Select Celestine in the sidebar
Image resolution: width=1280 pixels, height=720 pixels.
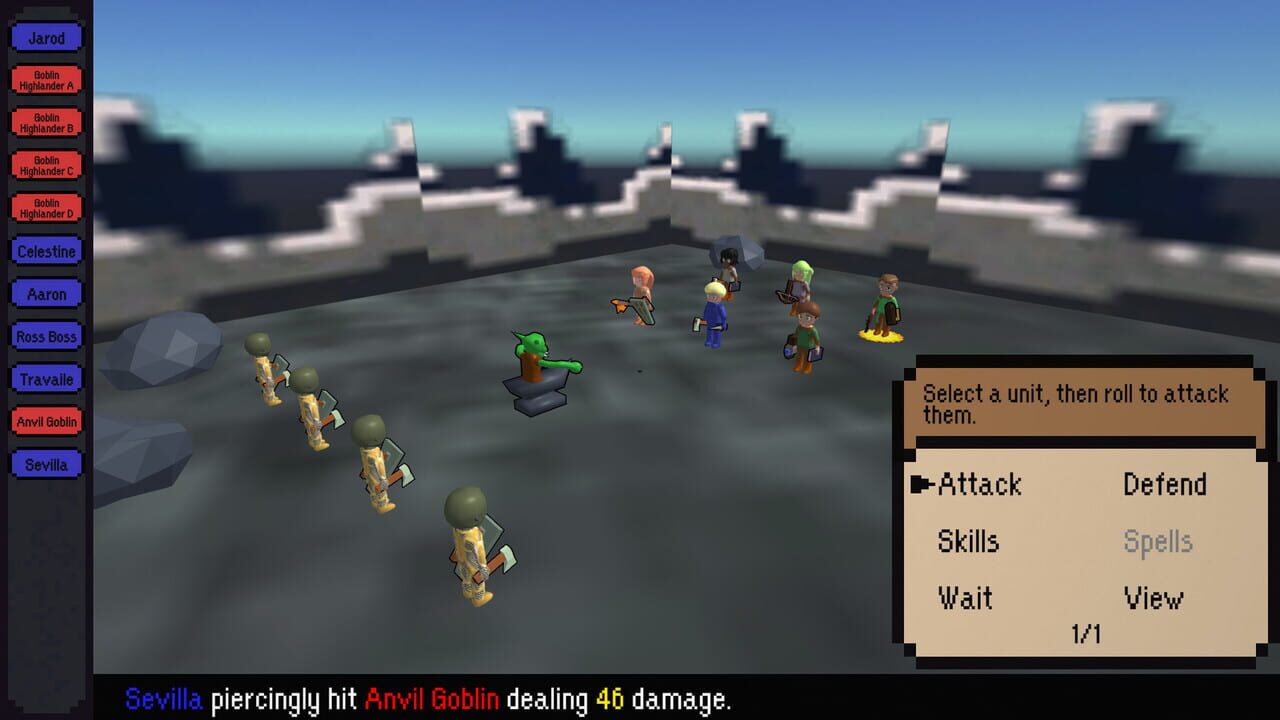[x=45, y=251]
